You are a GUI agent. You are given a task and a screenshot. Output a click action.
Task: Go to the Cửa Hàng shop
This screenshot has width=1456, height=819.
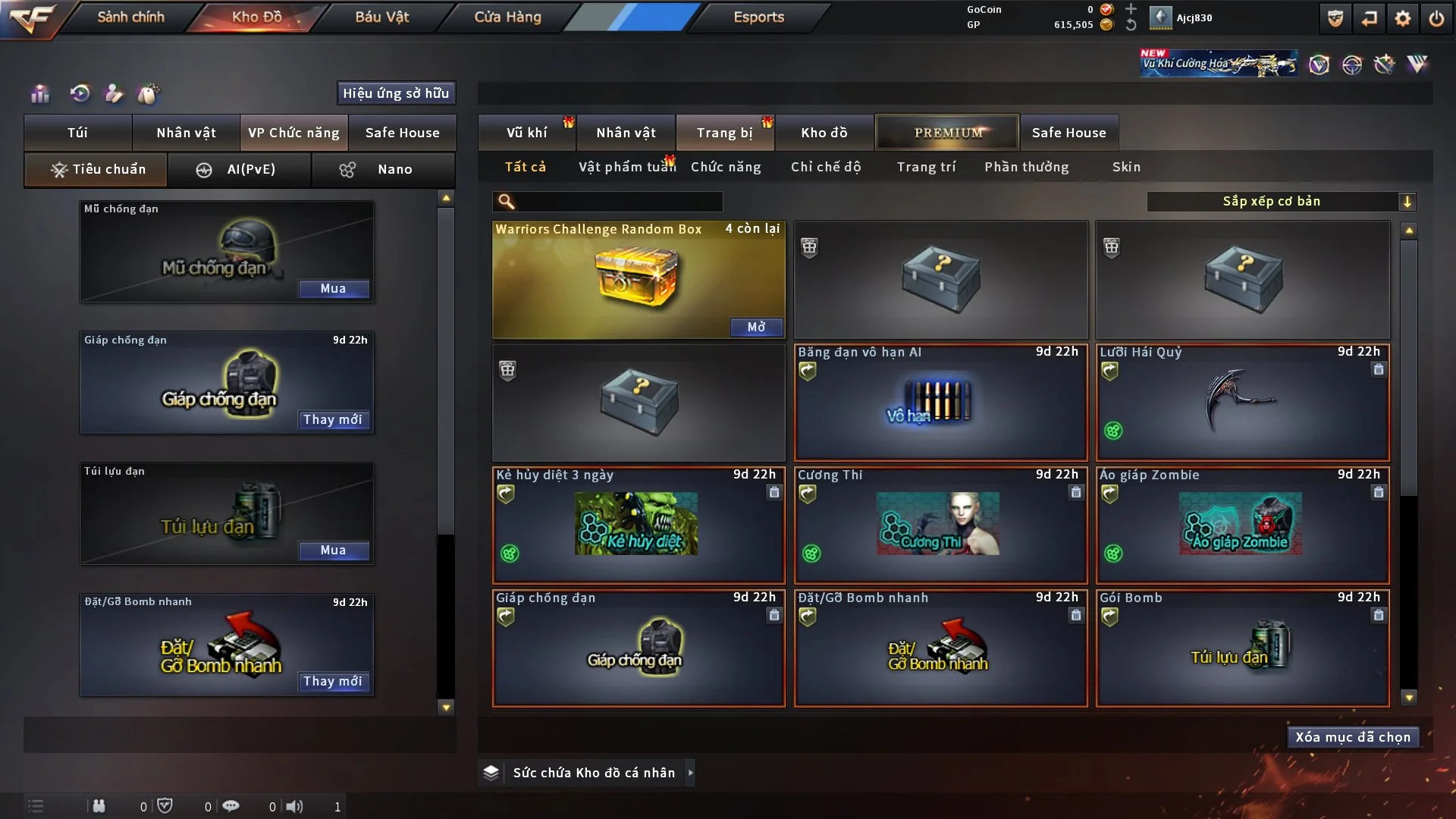[507, 17]
